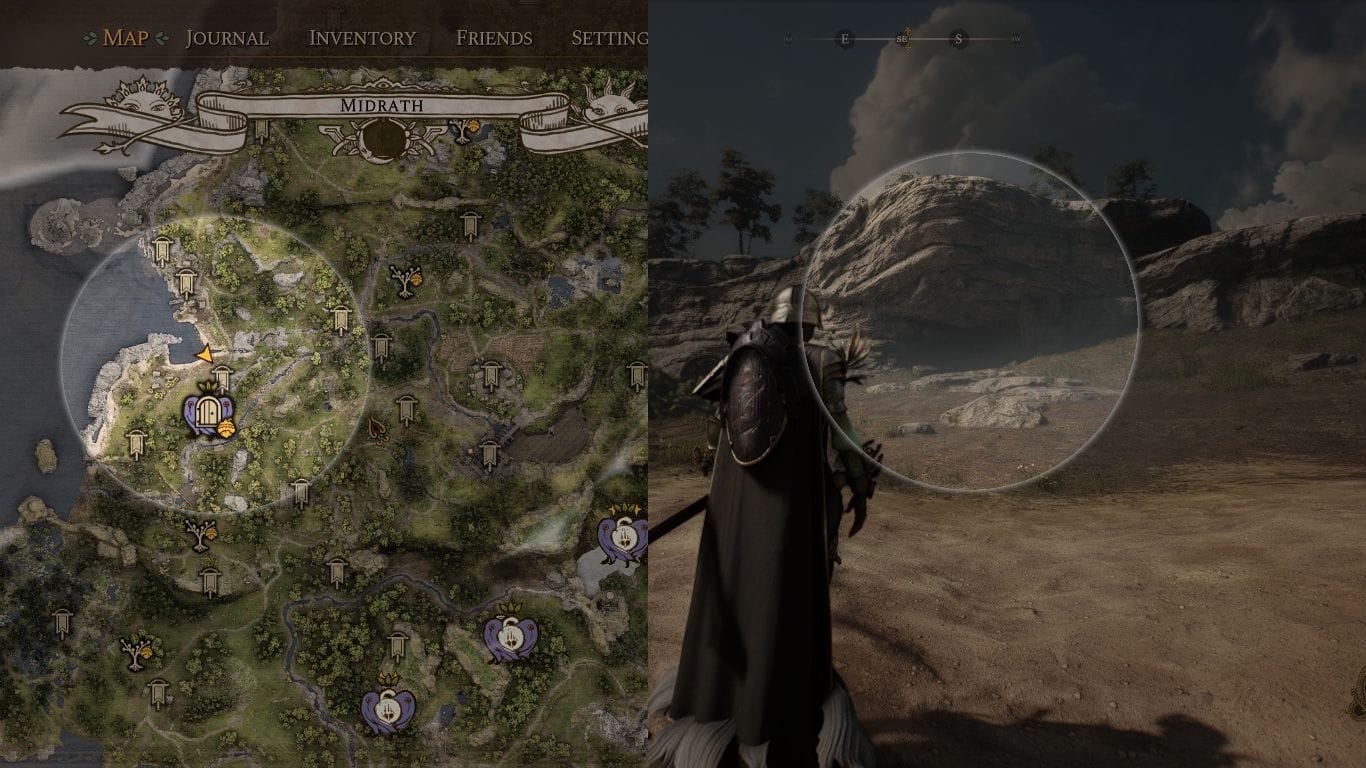Open the Friends panel
This screenshot has height=768, width=1366.
point(495,37)
